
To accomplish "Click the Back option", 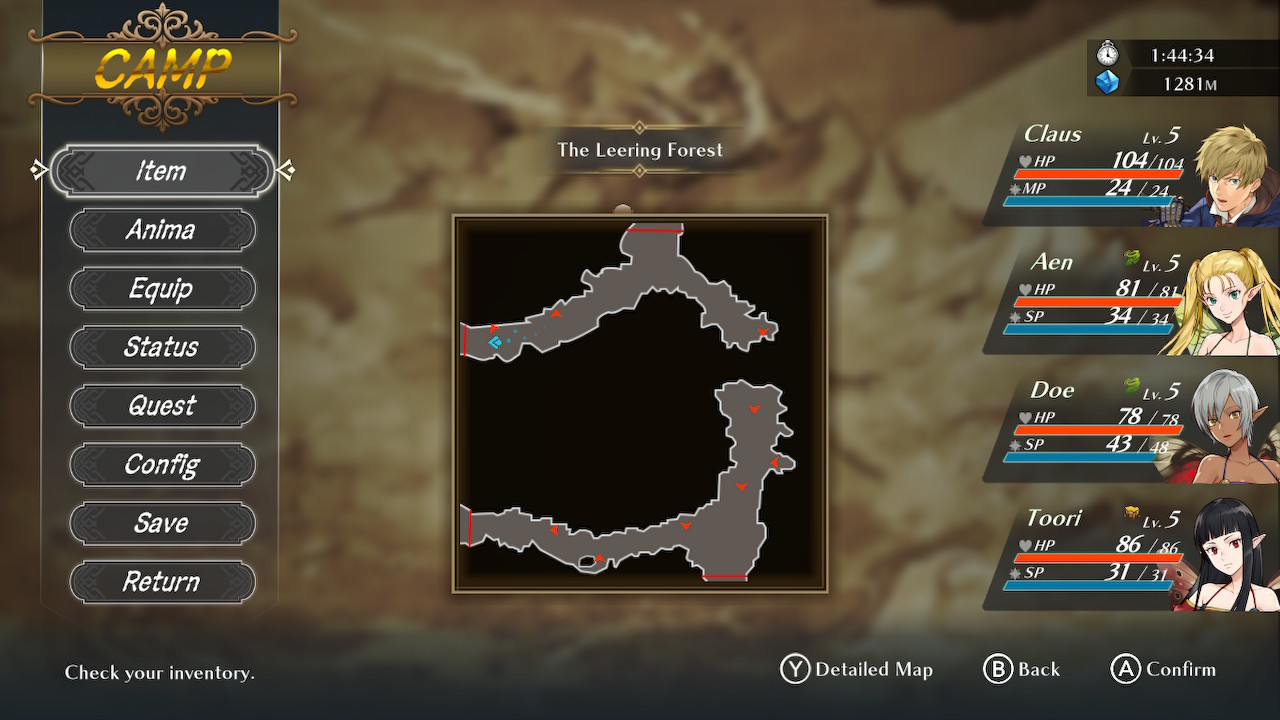I will click(1022, 670).
